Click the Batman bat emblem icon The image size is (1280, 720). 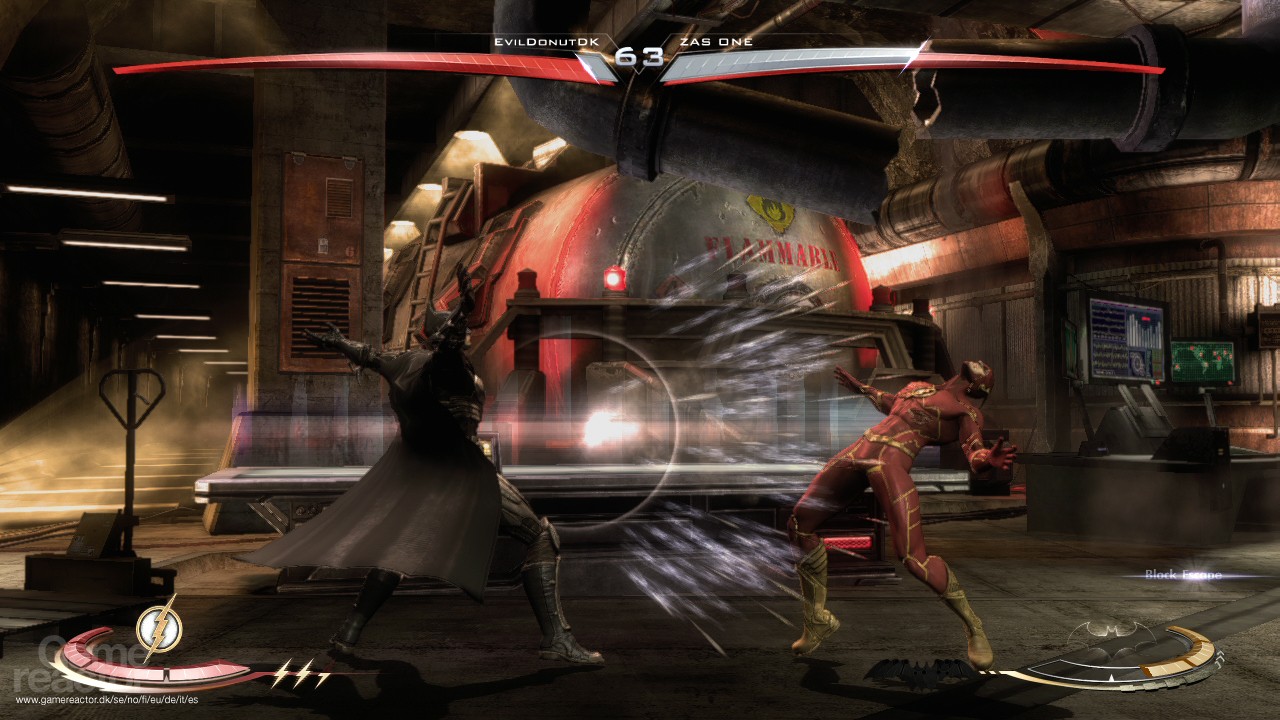tap(1110, 637)
